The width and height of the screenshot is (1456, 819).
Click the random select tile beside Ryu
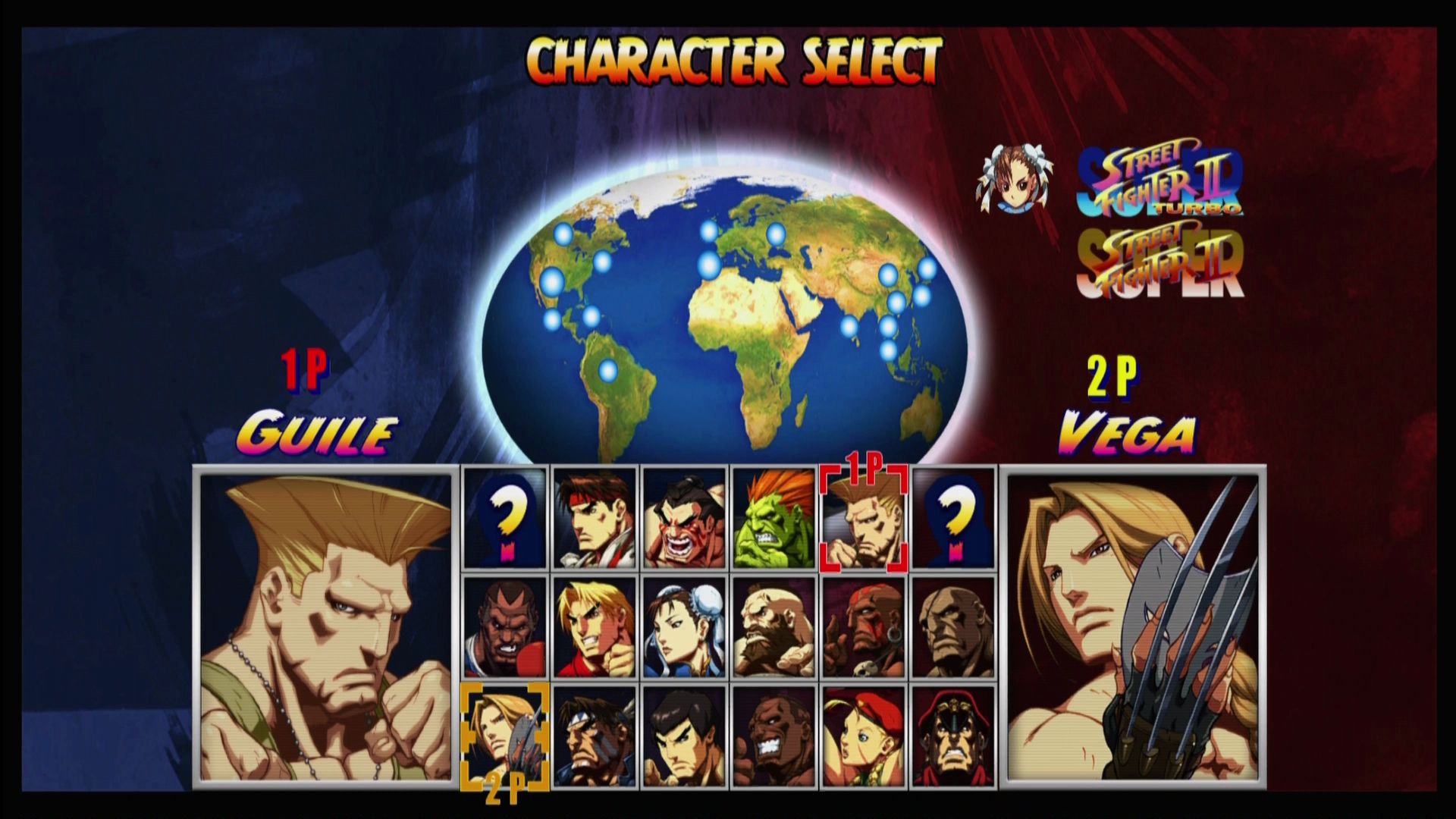click(505, 518)
